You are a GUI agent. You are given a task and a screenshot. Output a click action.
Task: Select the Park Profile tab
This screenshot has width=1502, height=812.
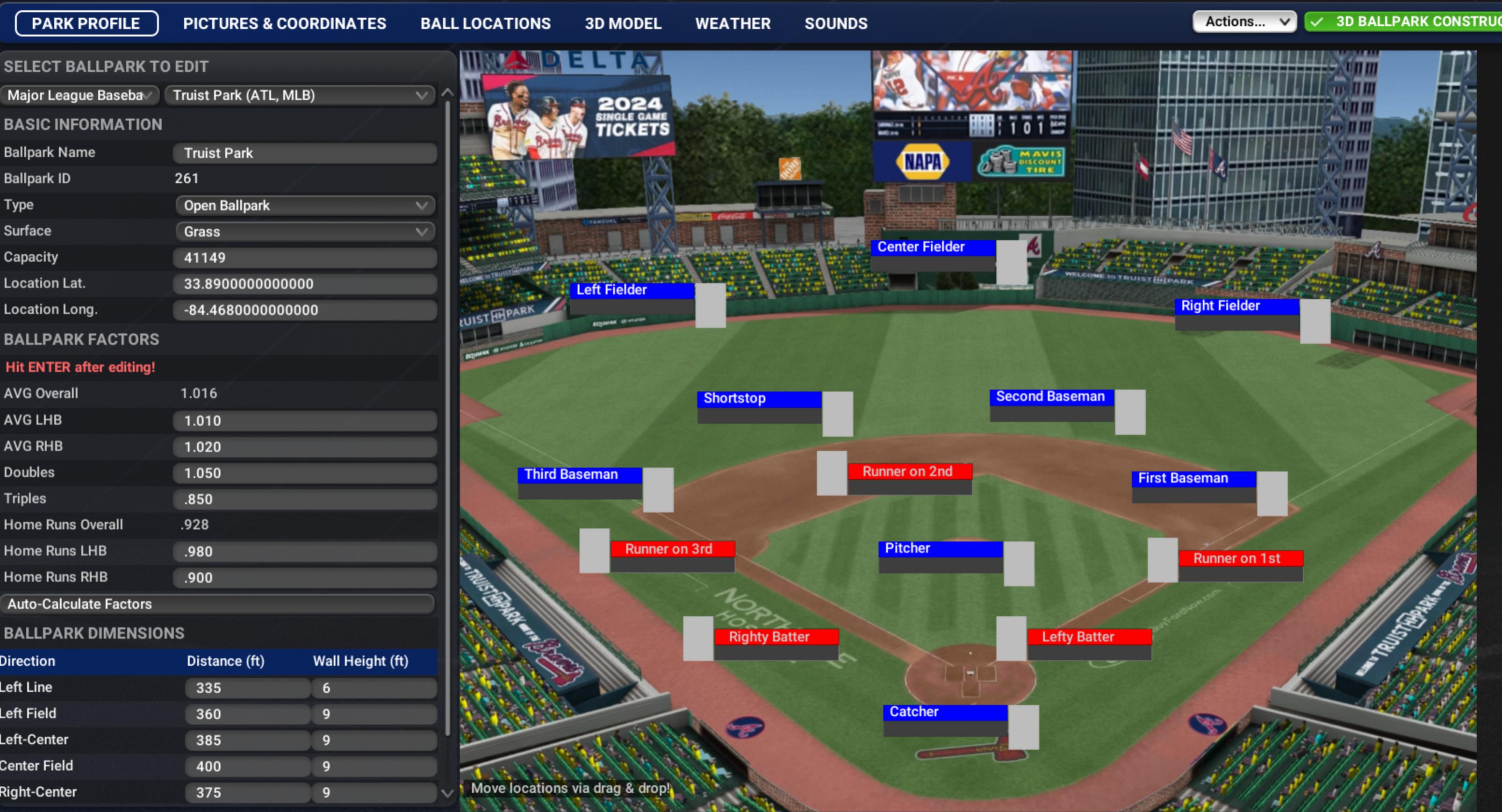86,23
